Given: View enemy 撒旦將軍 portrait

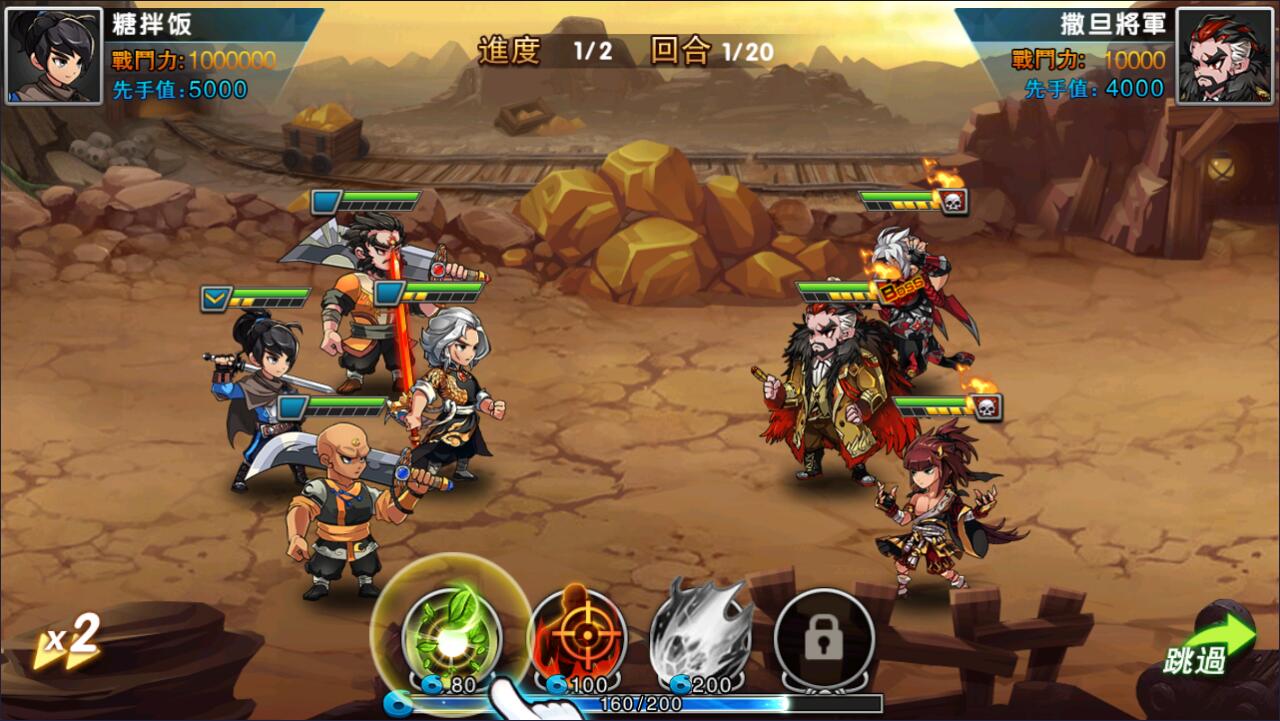Looking at the screenshot, I should [1225, 56].
